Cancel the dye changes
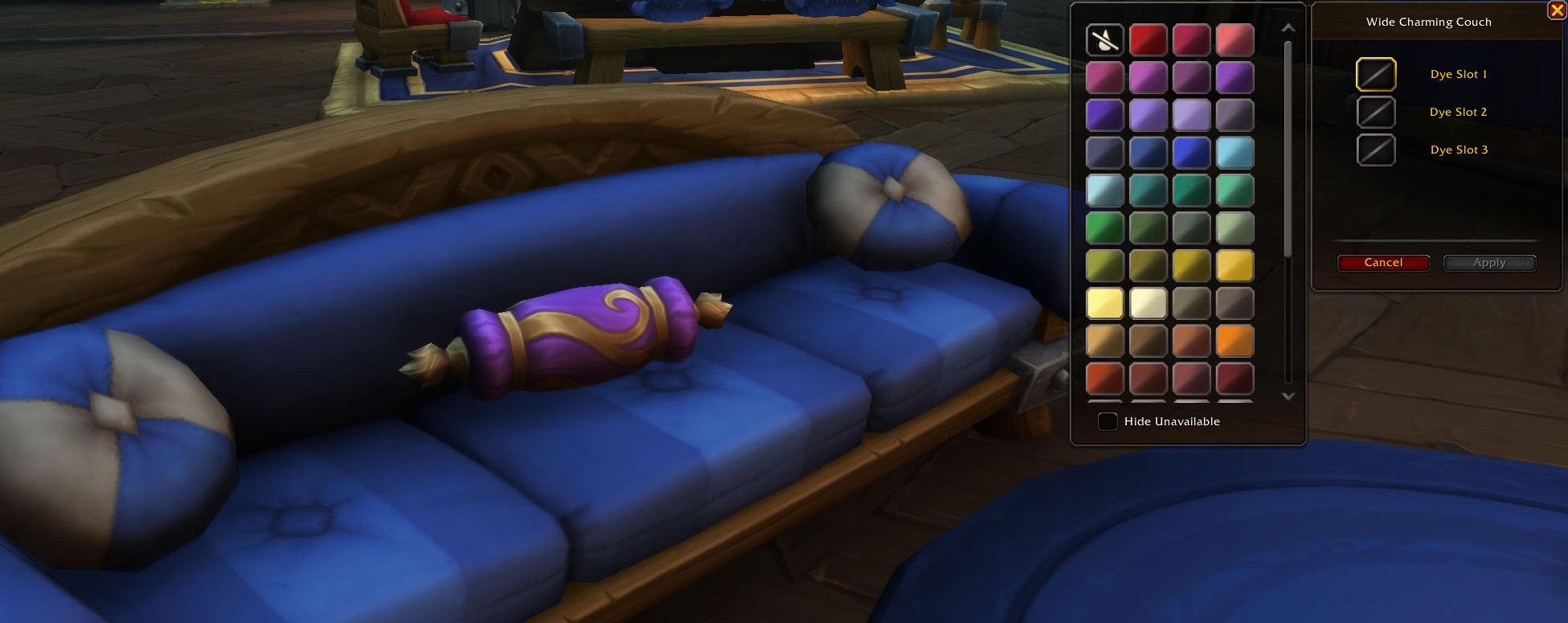 pos(1383,263)
